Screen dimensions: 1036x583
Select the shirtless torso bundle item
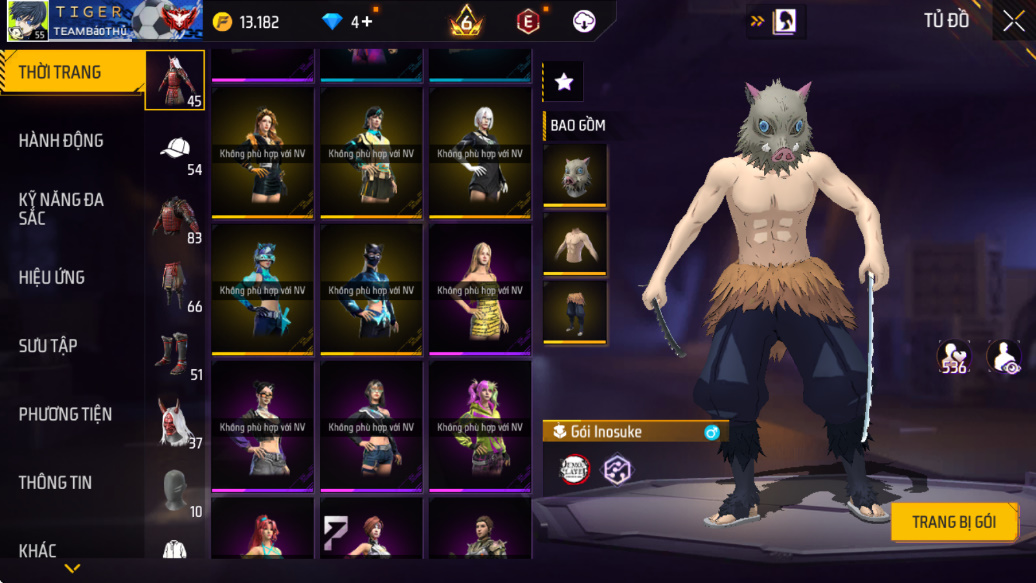pyautogui.click(x=575, y=242)
